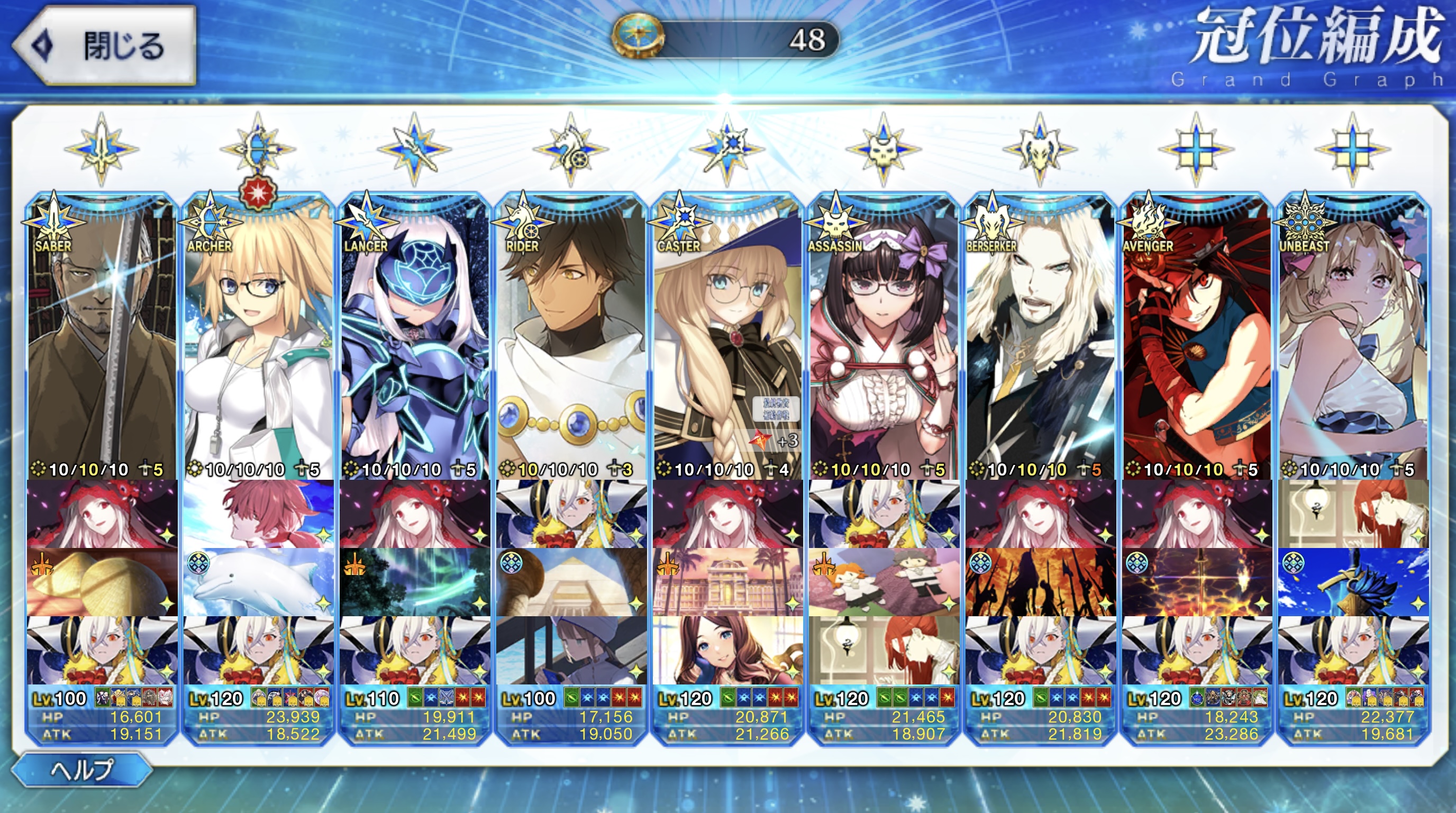
Task: Open the pyramid craft essence under Rider
Action: (x=571, y=582)
